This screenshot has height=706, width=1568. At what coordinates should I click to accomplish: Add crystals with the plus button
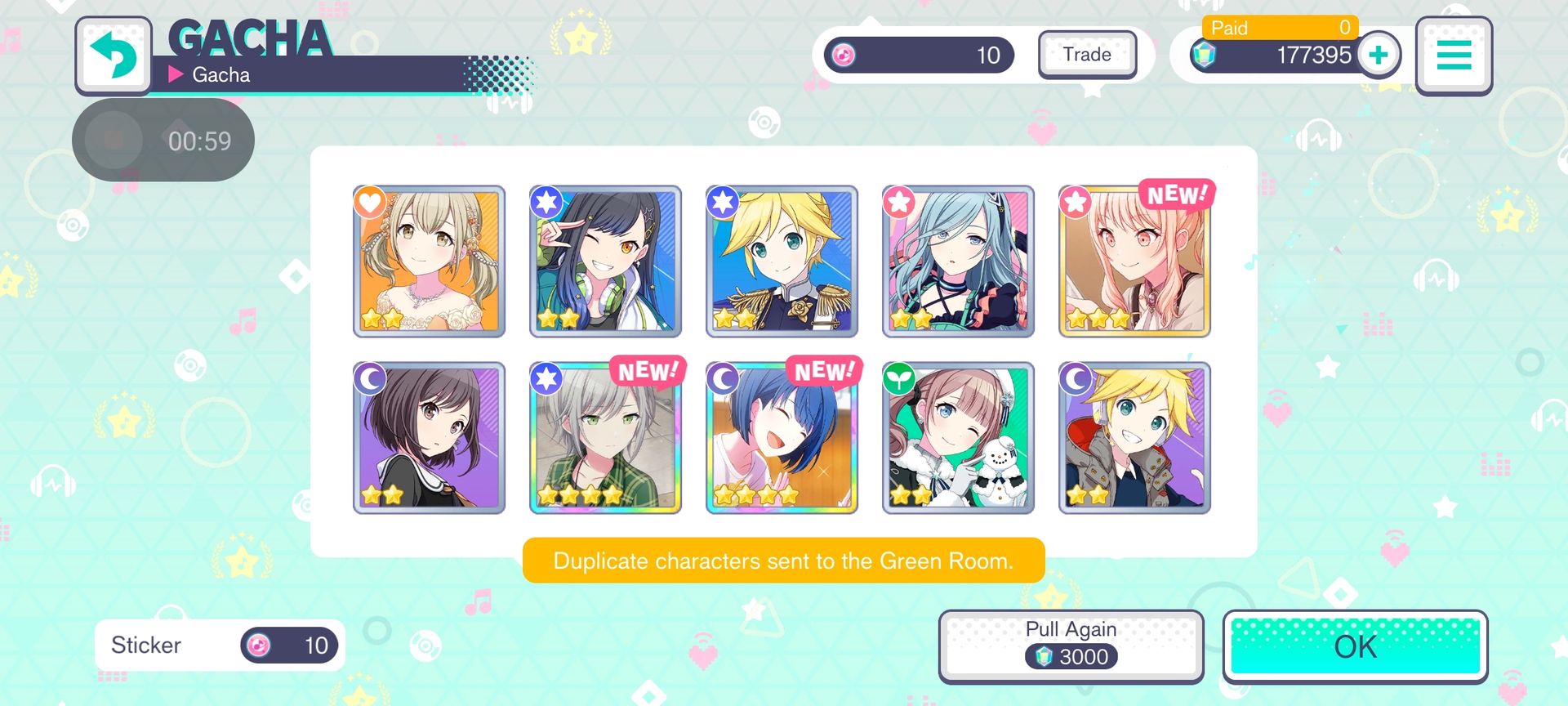coord(1379,55)
